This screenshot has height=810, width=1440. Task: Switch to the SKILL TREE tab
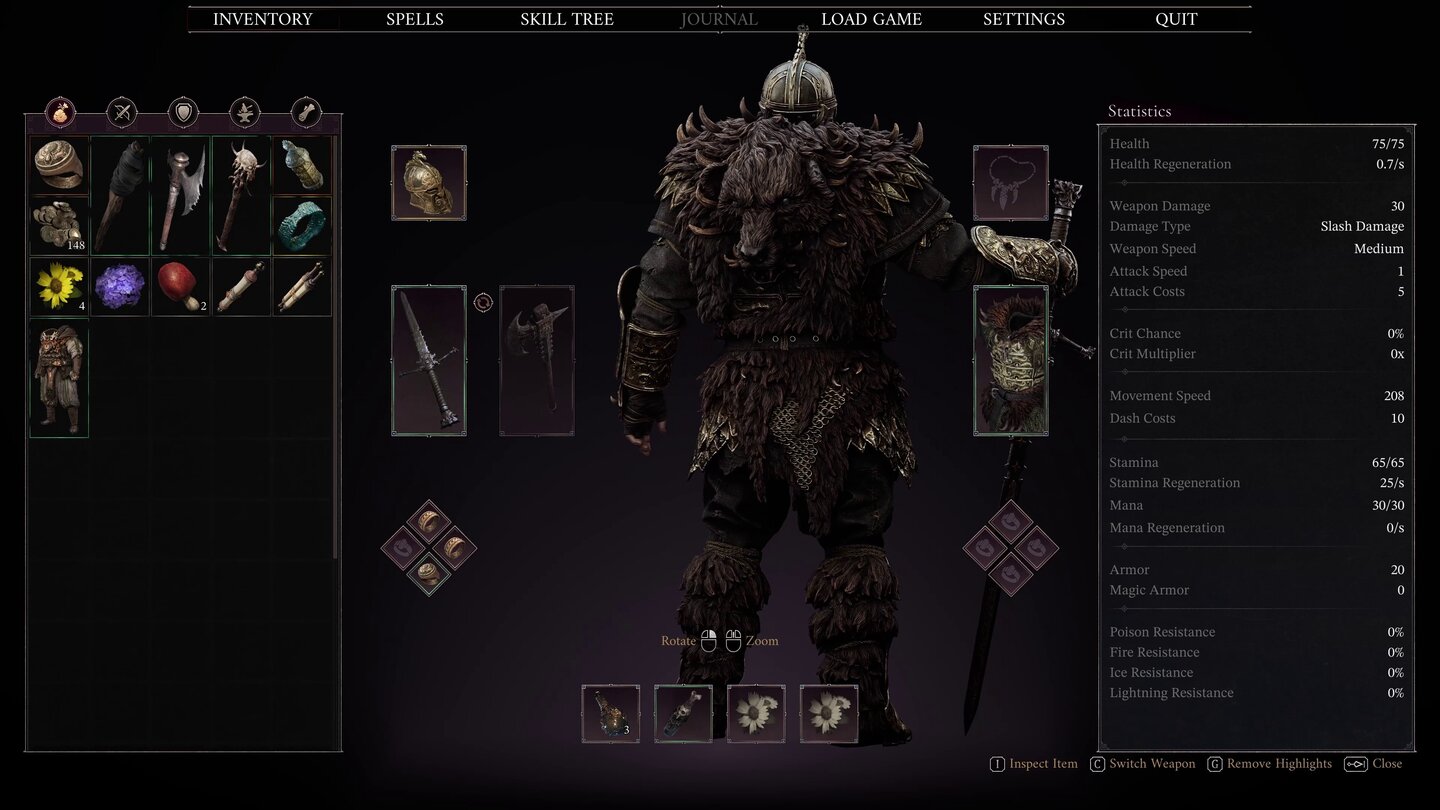pyautogui.click(x=566, y=18)
